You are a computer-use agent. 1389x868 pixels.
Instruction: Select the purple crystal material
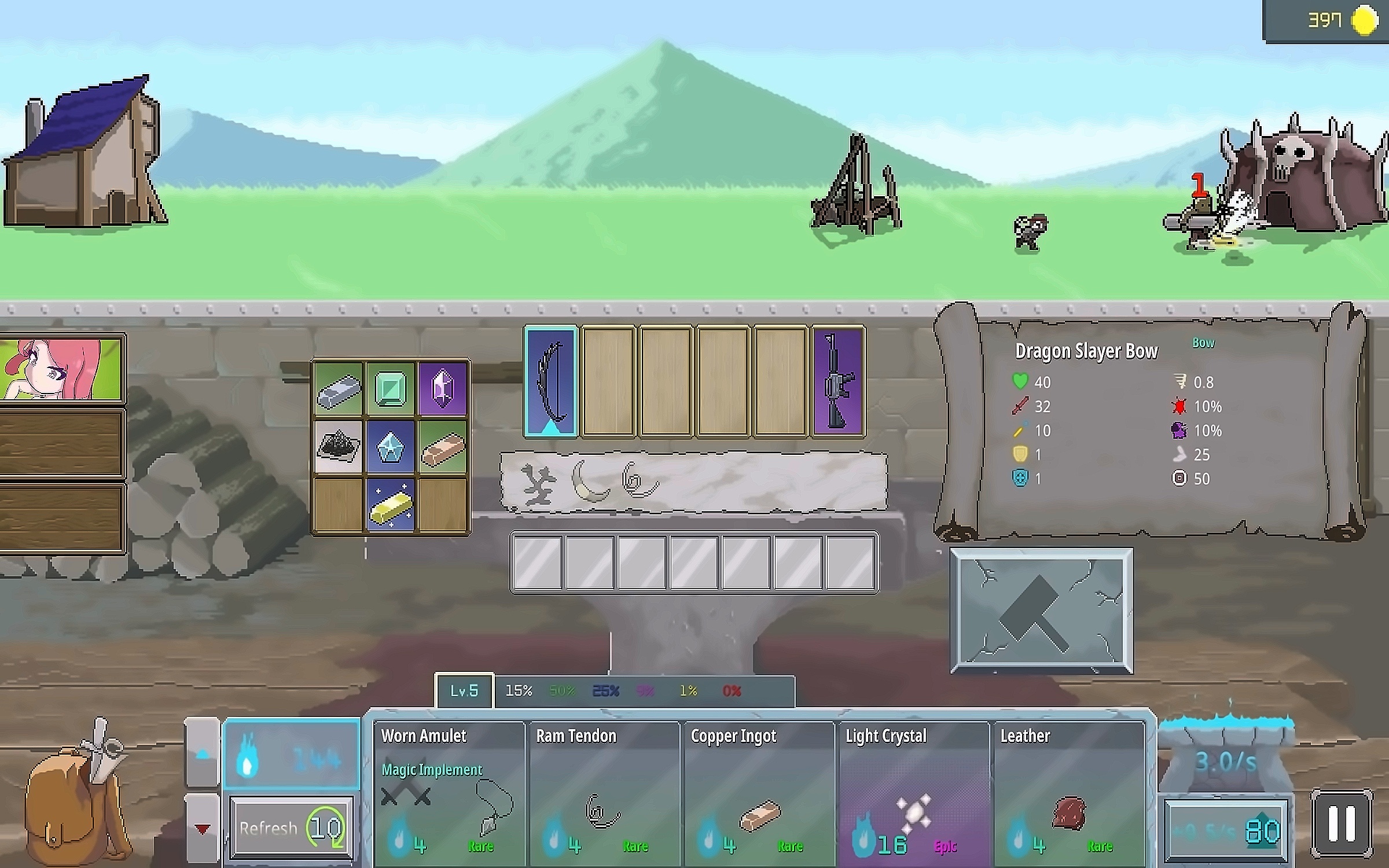click(442, 389)
